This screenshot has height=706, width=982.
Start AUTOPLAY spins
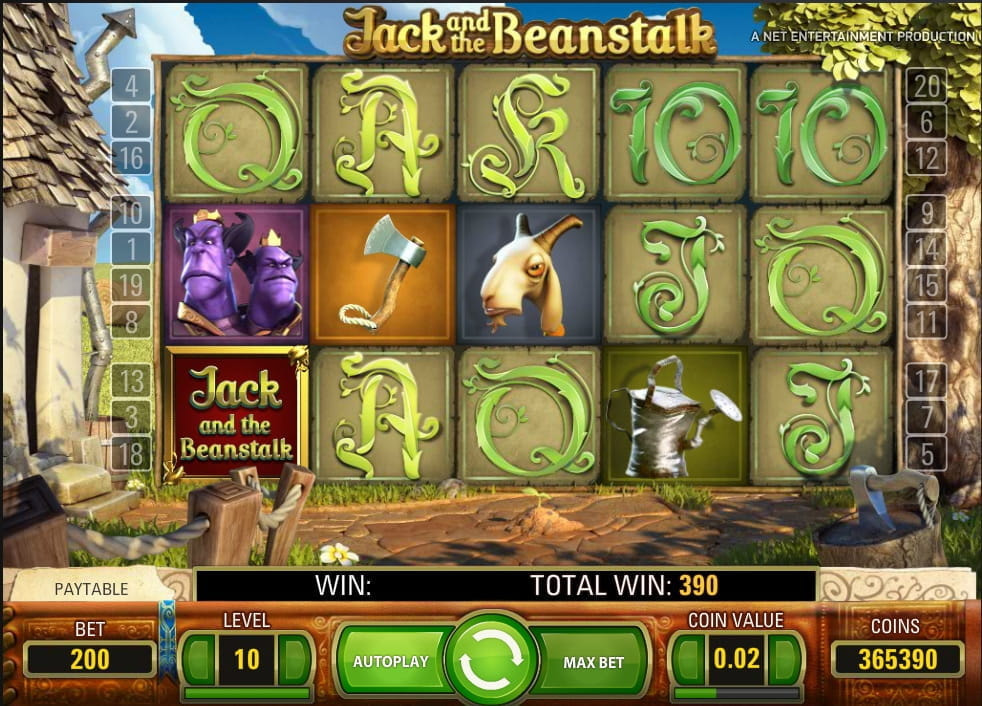tap(390, 661)
